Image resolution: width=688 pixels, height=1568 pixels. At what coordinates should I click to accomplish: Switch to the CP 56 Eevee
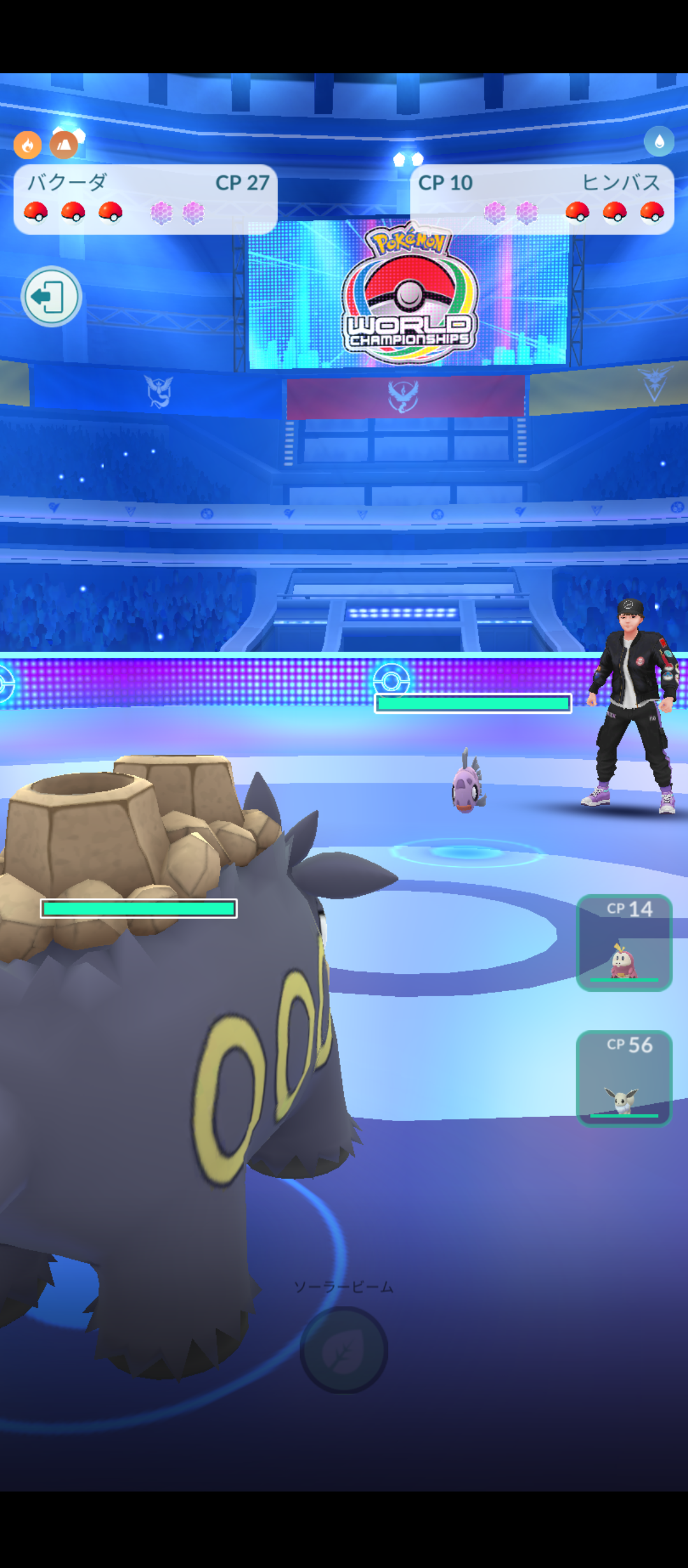(x=624, y=1078)
